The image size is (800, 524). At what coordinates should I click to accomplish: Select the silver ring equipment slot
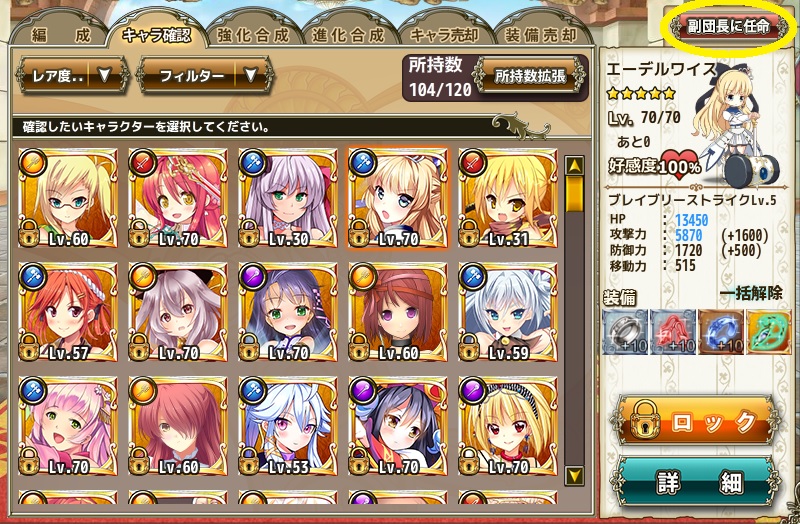coord(627,332)
